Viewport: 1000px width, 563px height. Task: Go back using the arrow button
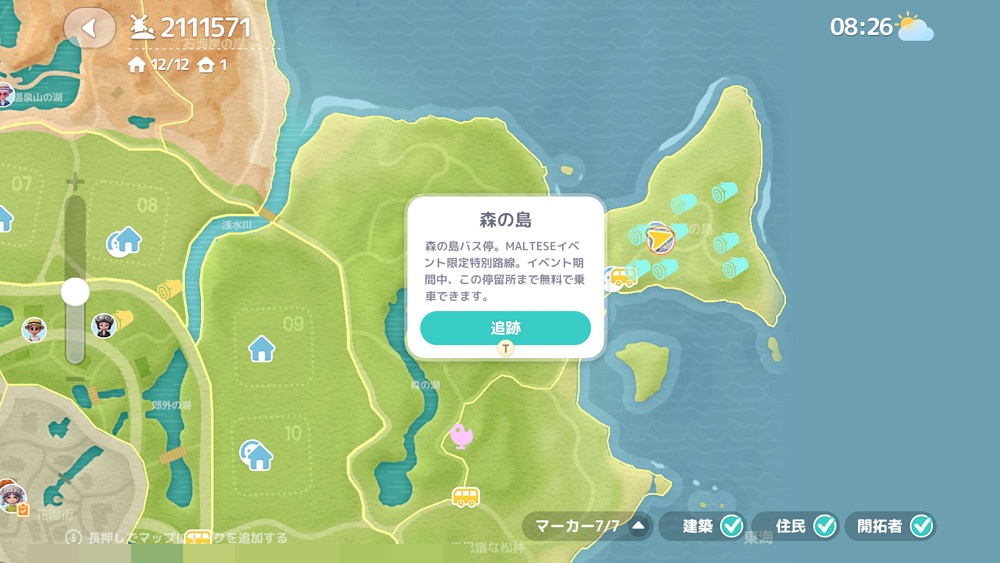(90, 28)
